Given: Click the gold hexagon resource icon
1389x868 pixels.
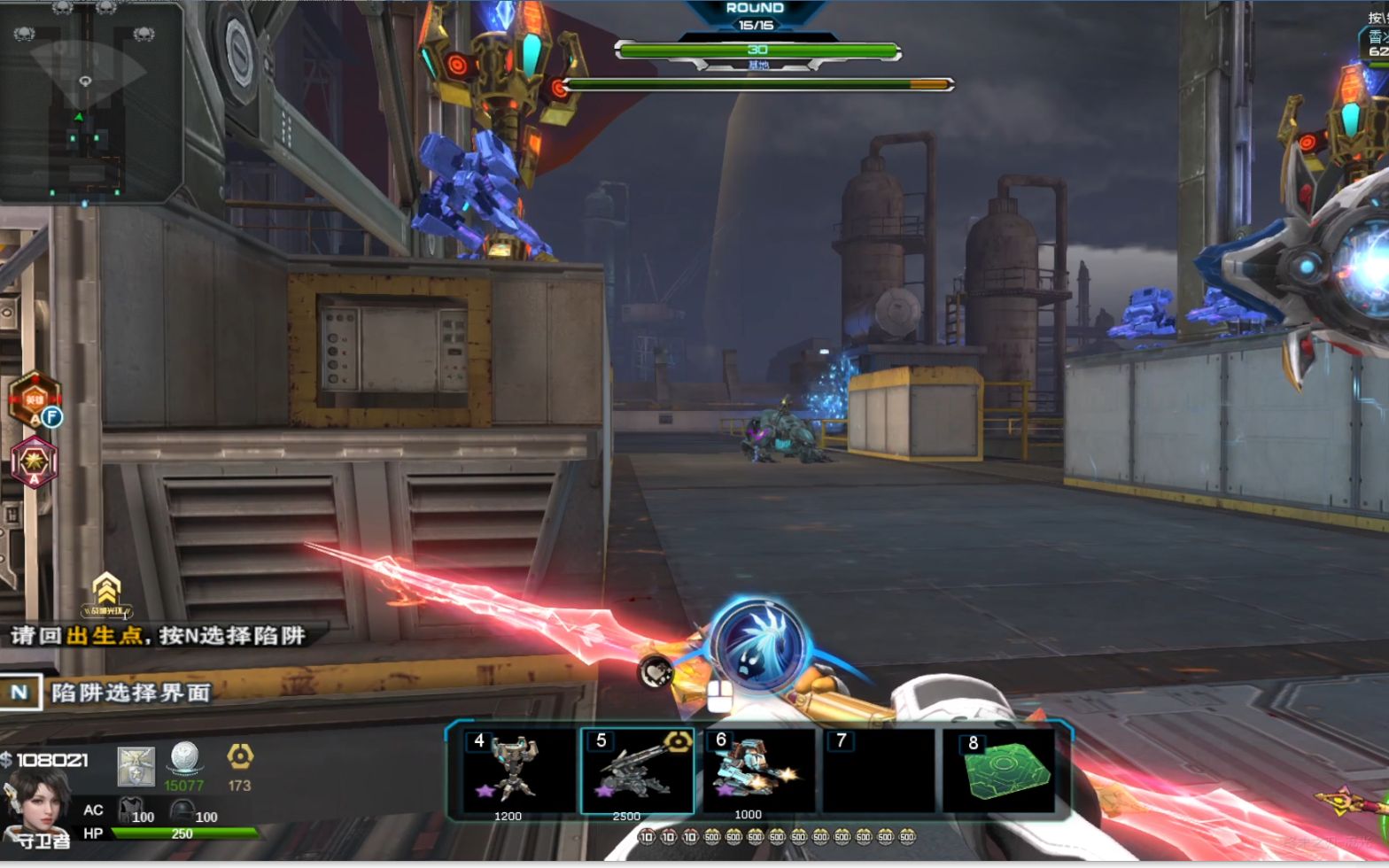Looking at the screenshot, I should click(240, 756).
